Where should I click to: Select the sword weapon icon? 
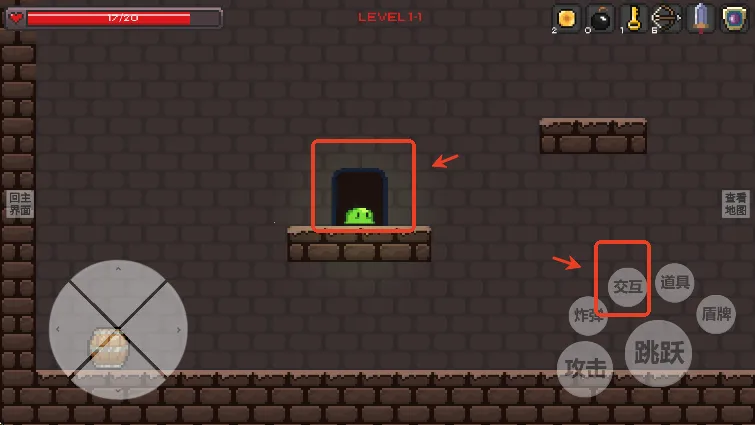[x=701, y=17]
